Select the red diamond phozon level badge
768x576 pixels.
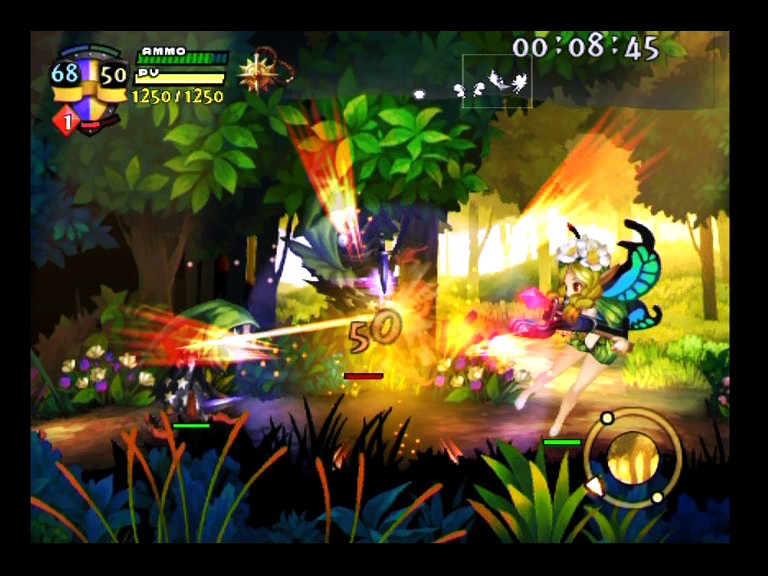(x=67, y=121)
